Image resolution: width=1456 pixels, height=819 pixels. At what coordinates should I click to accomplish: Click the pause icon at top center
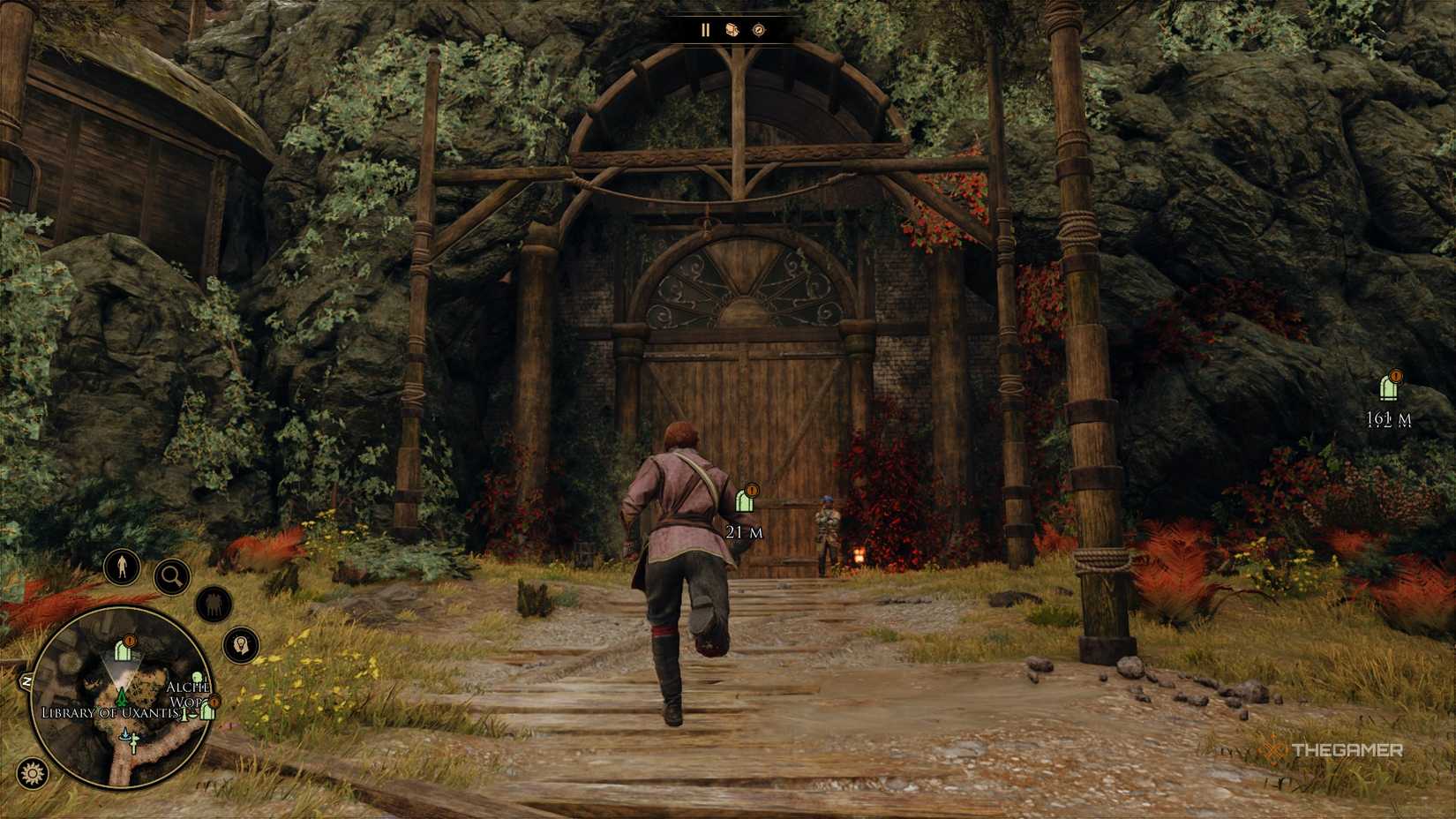(x=705, y=29)
